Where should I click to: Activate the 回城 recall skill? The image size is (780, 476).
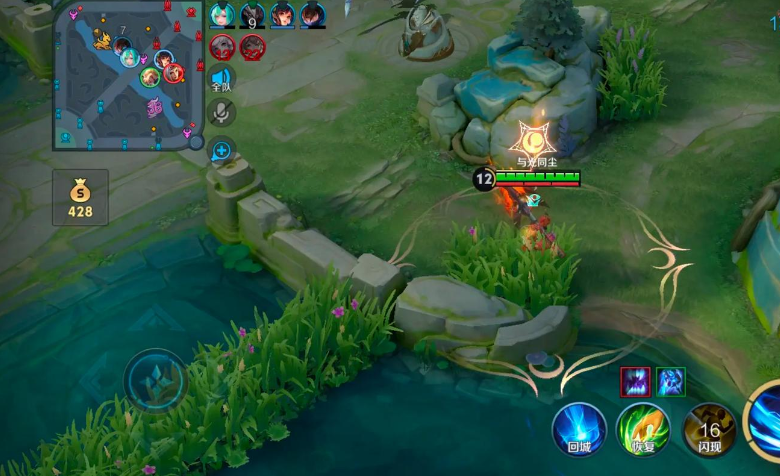click(x=579, y=430)
